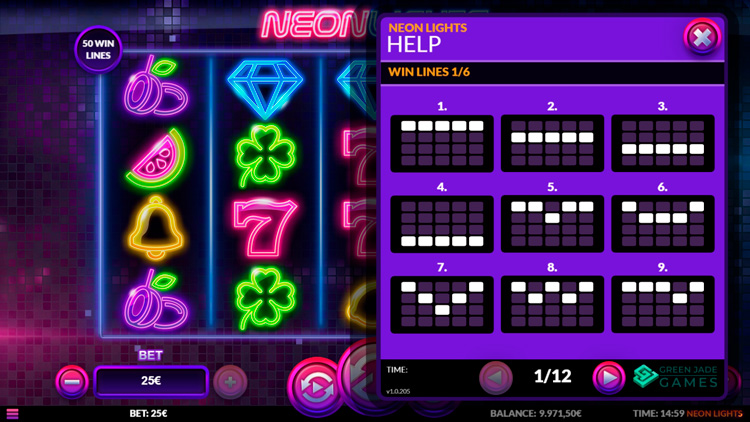The image size is (750, 422).
Task: Decrease the bet with the minus button
Action: pos(71,381)
